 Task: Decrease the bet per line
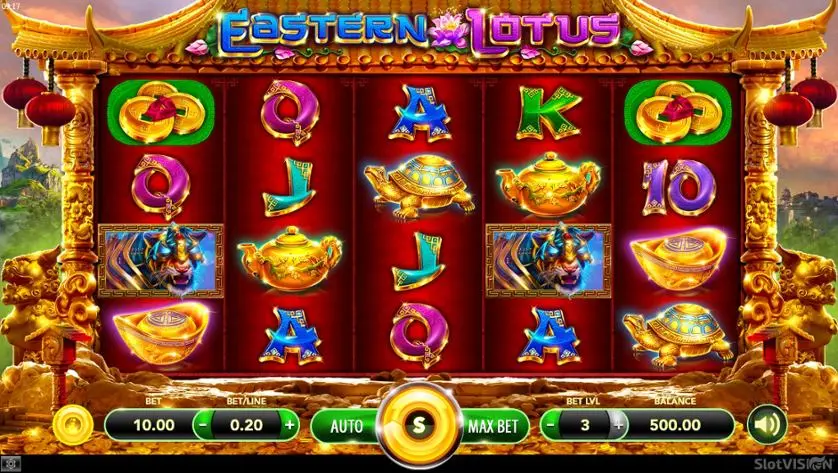202,424
